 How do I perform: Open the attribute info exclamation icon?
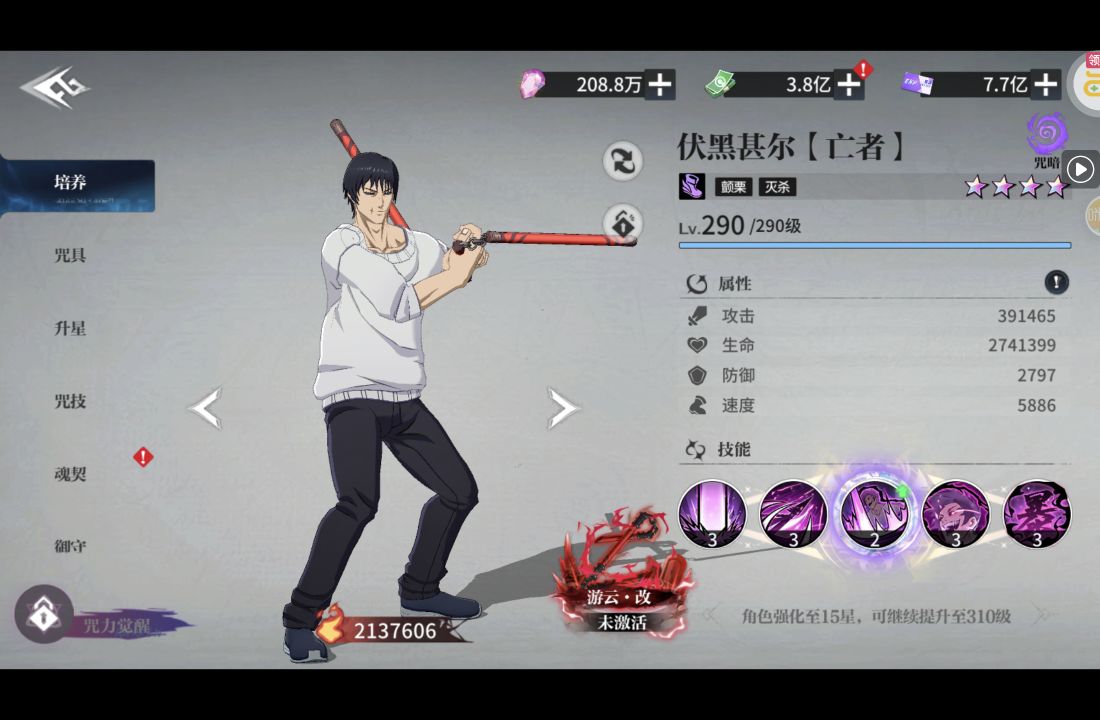pyautogui.click(x=1057, y=283)
